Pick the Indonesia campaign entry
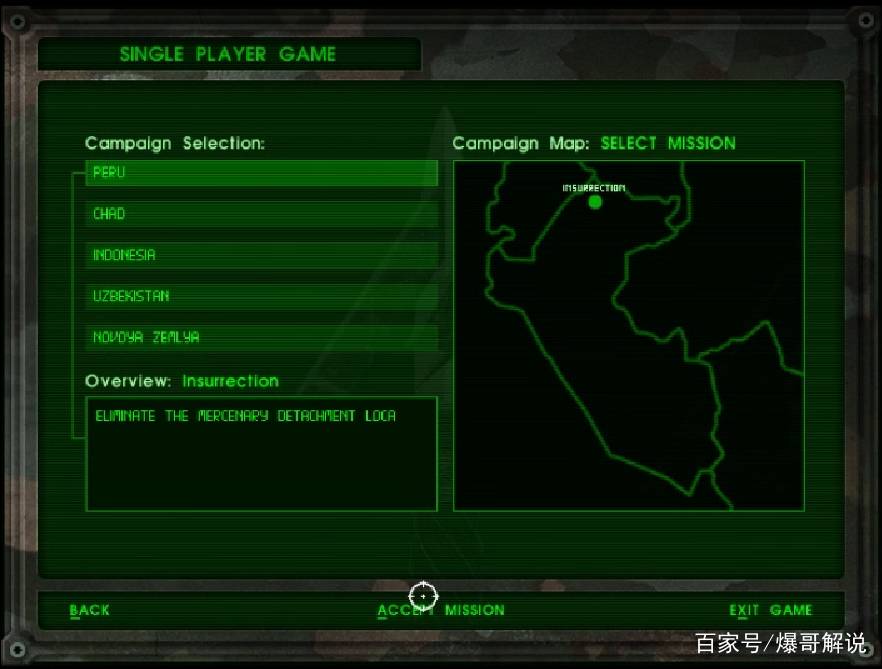Viewport: 882px width, 669px height. 261,255
